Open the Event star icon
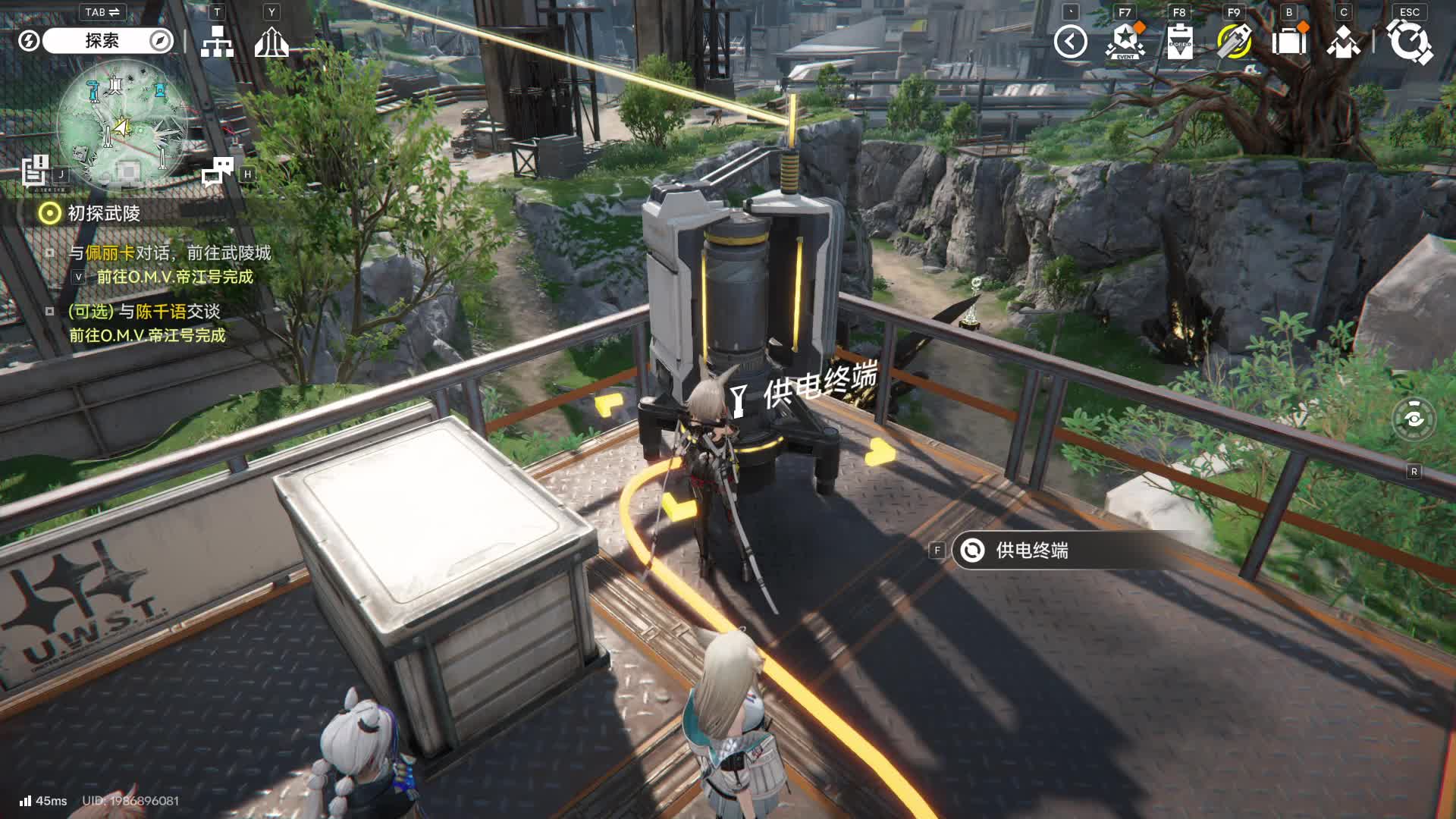 pos(1125,42)
